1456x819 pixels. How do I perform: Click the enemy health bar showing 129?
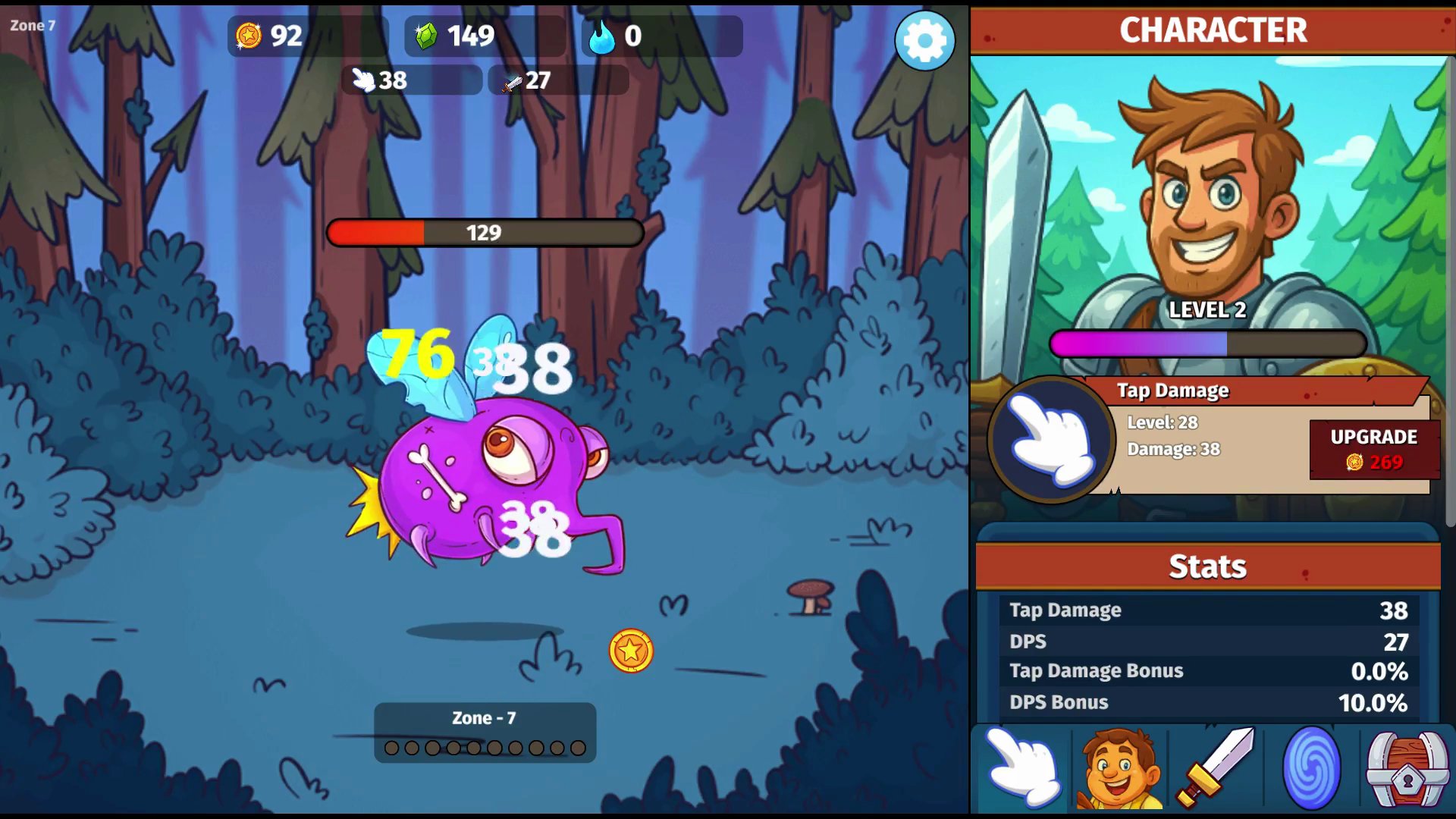(x=484, y=233)
